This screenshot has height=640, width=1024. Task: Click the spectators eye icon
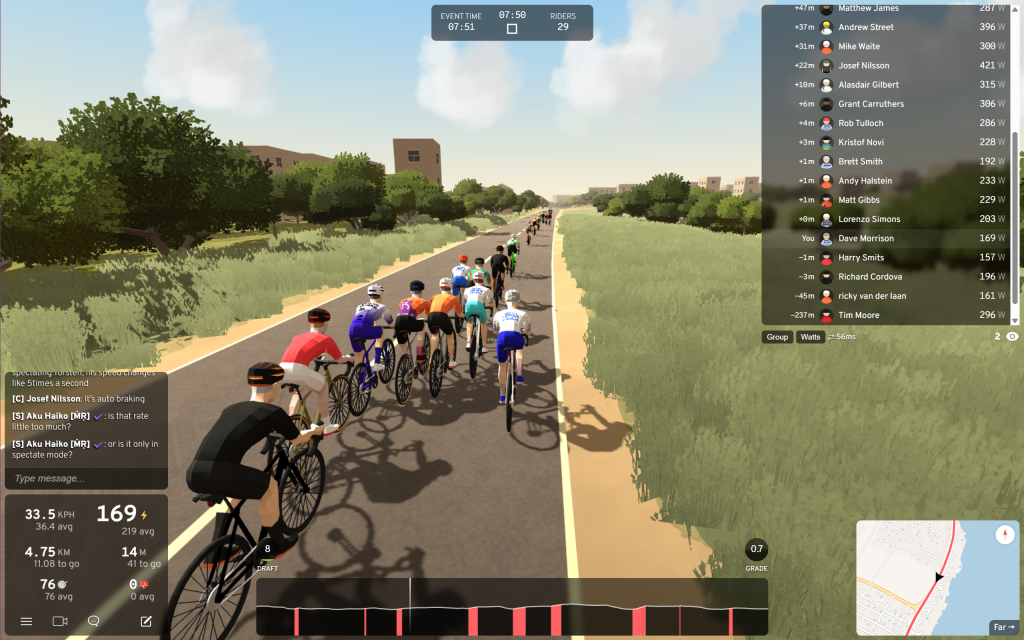tap(1012, 337)
